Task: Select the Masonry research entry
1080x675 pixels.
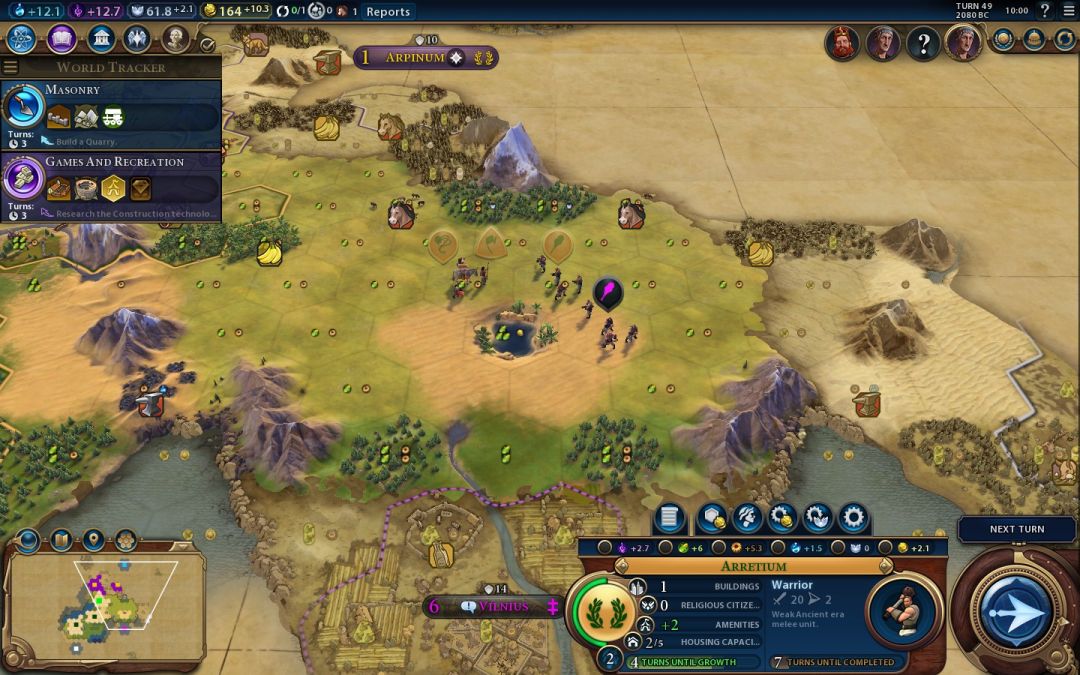Action: pos(110,108)
